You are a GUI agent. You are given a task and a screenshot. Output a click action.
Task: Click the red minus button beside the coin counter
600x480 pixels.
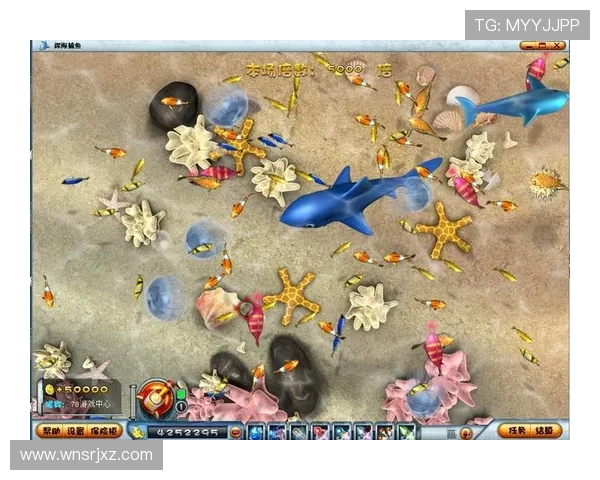tap(233, 432)
